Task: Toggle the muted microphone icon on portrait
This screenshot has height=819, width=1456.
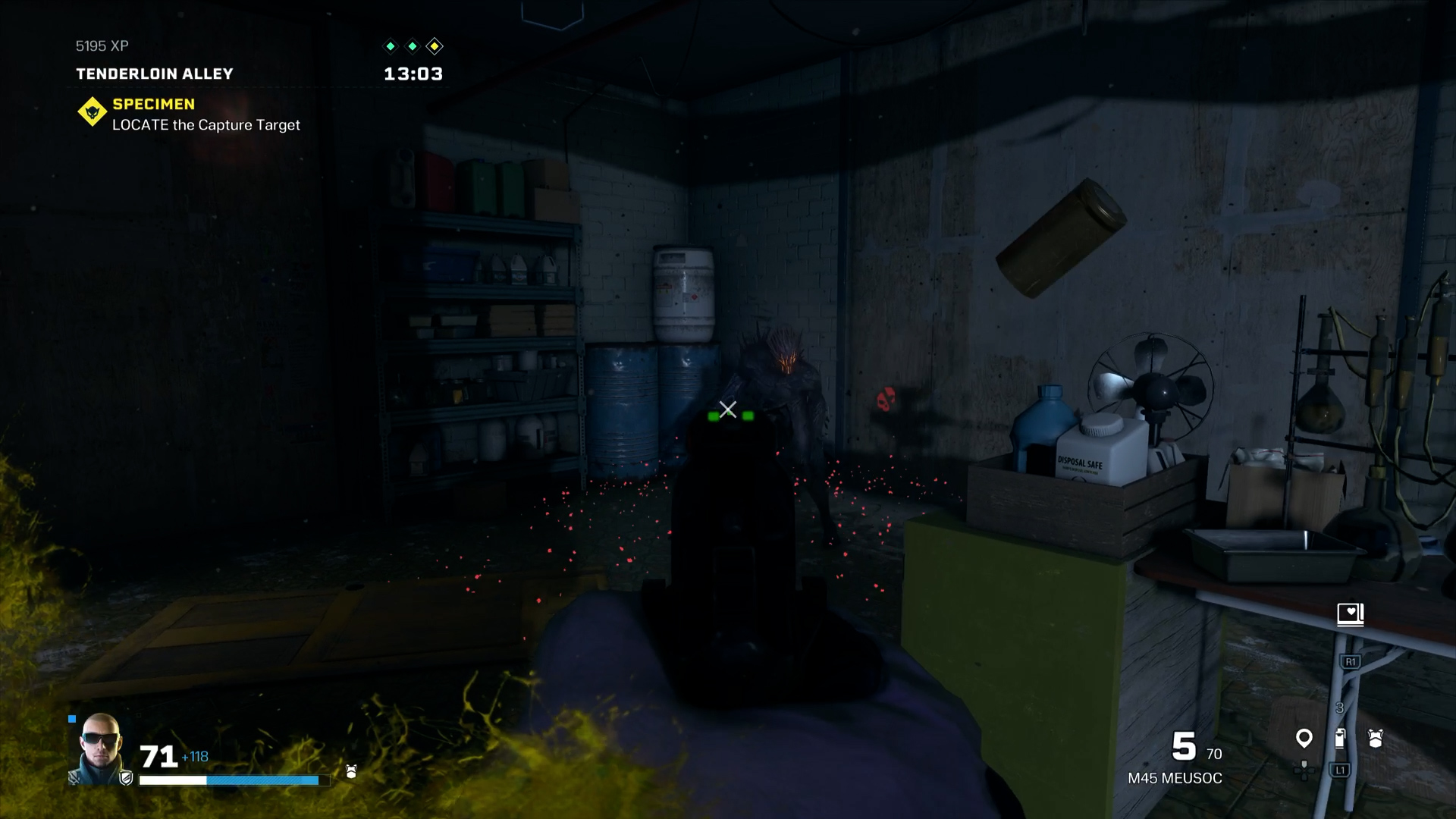Action: pyautogui.click(x=74, y=777)
